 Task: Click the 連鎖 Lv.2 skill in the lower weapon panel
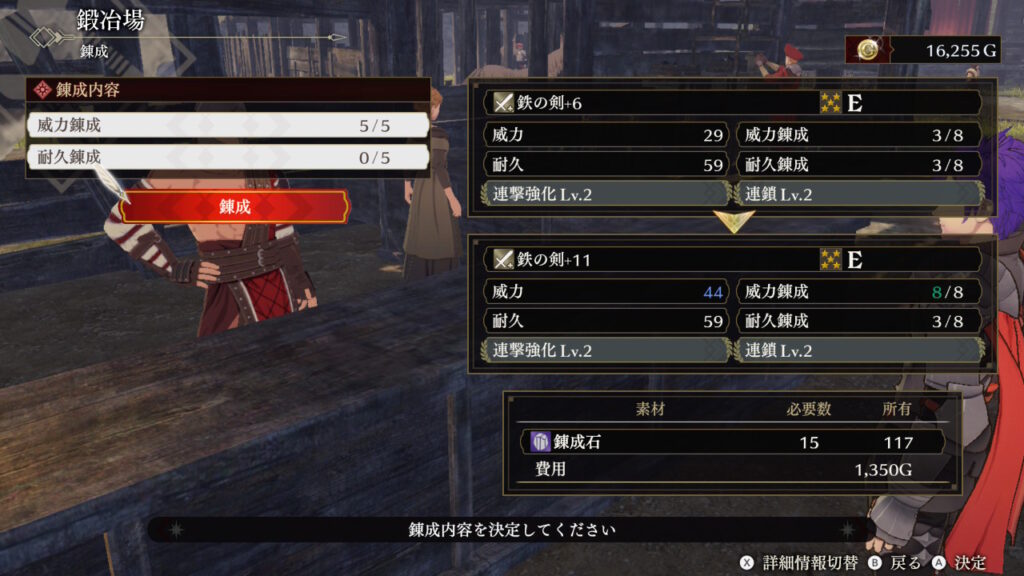point(858,351)
